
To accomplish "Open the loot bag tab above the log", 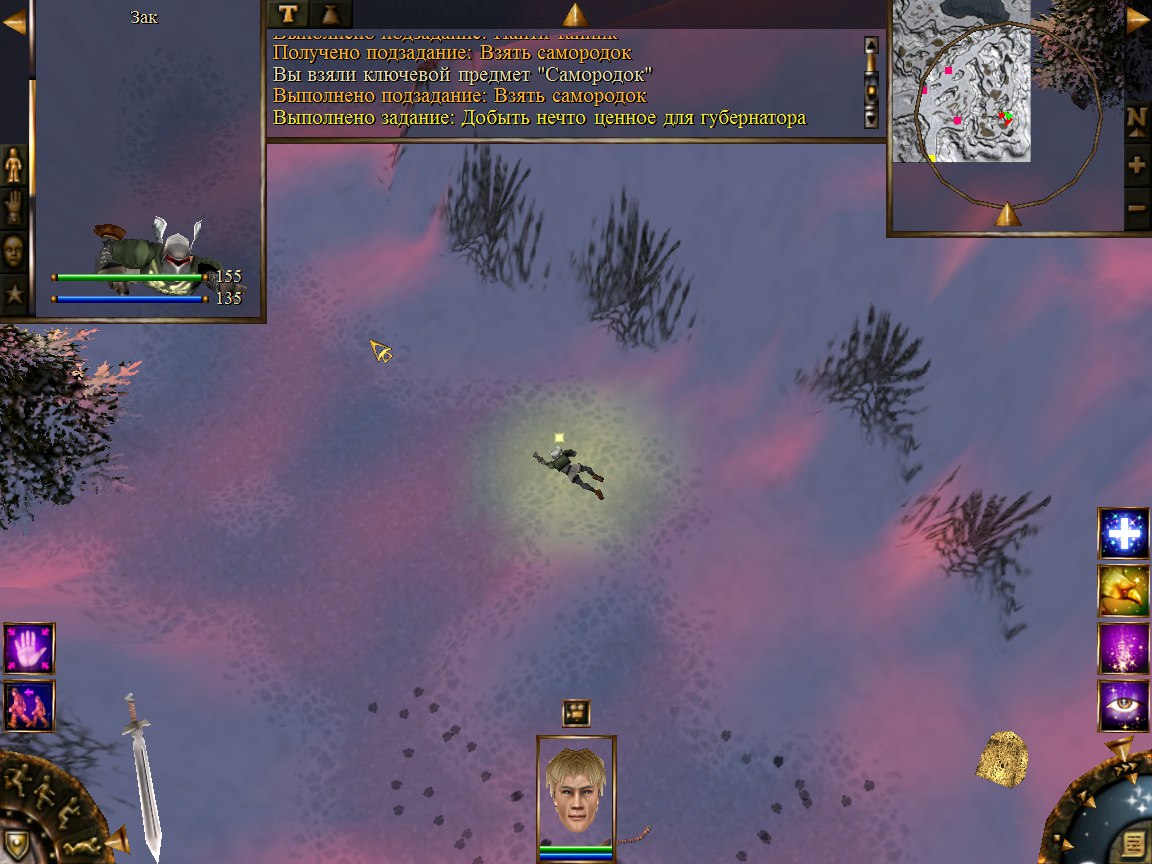I will tap(331, 14).
